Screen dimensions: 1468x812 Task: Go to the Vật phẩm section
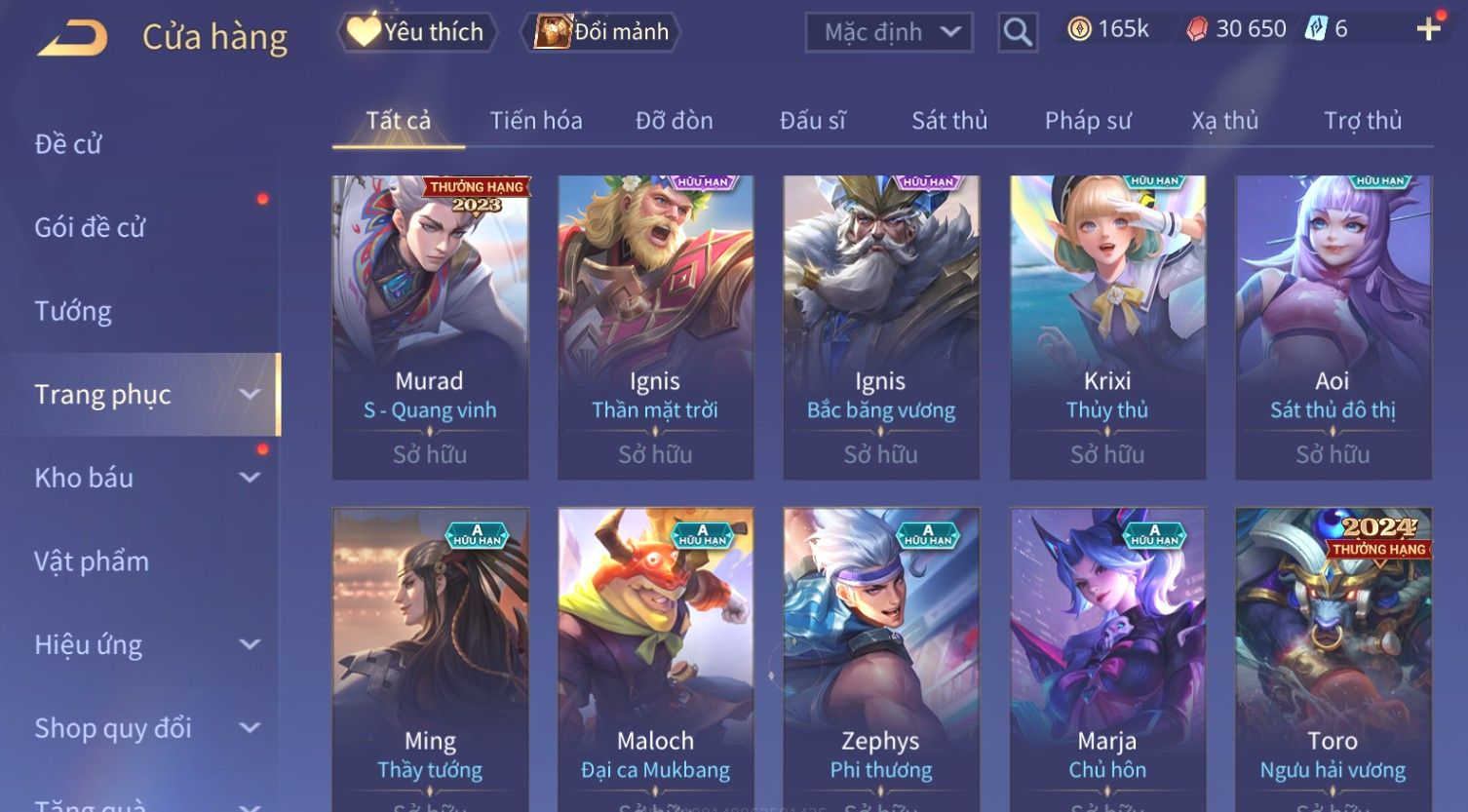point(92,561)
